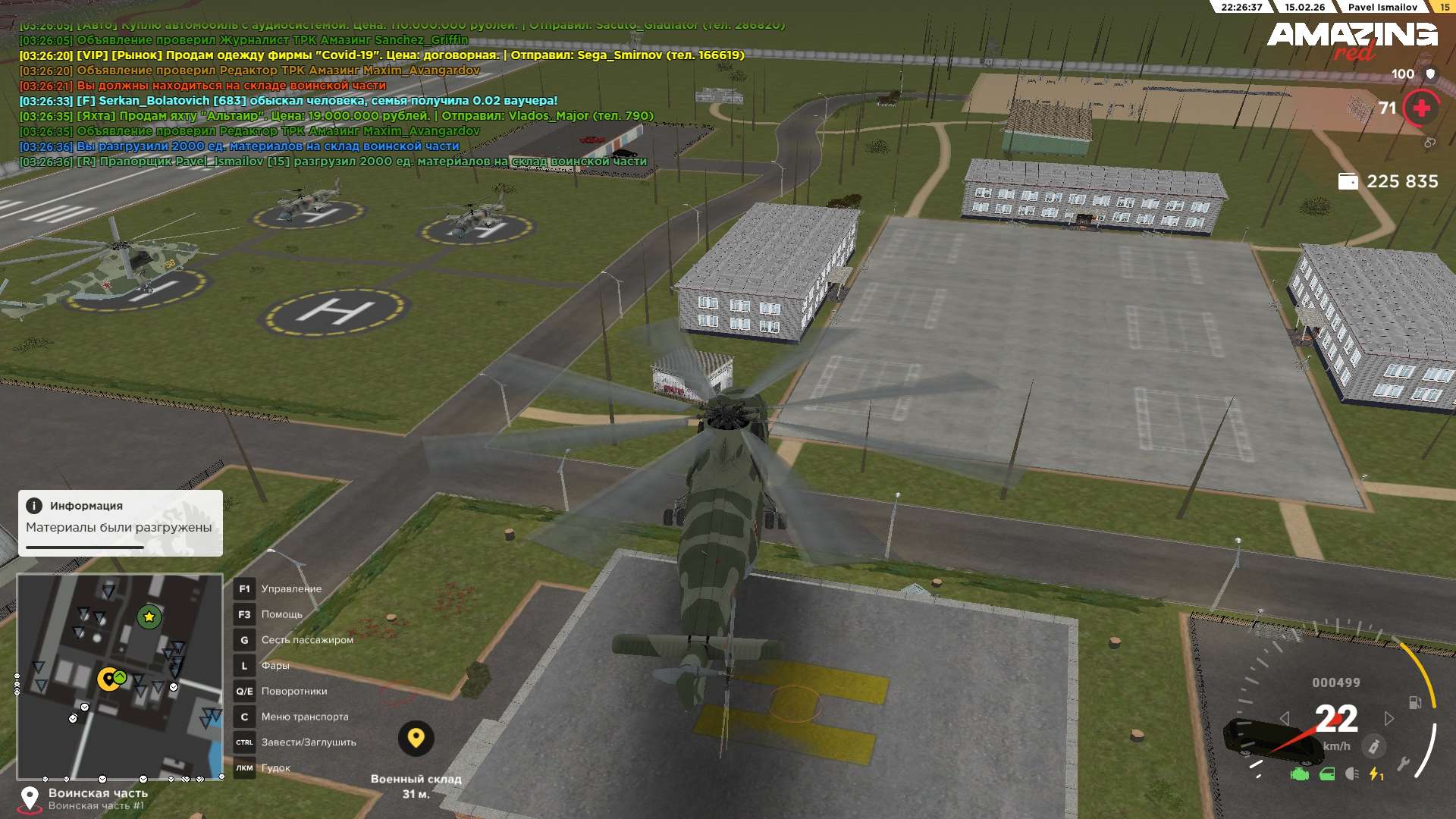Open the wallet icon showing 225 835
This screenshot has height=819, width=1456.
pos(1348,181)
